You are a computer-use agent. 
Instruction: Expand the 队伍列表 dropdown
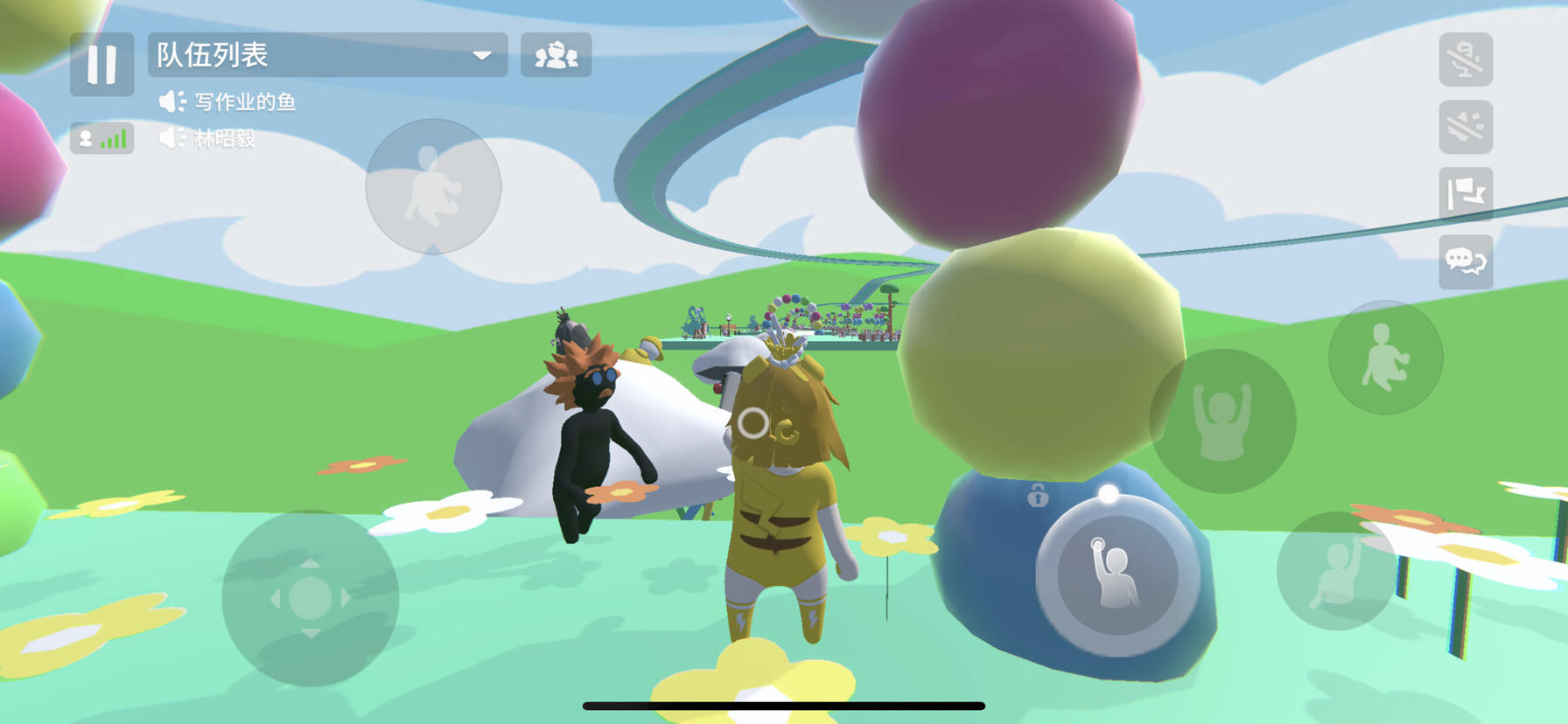click(x=483, y=56)
